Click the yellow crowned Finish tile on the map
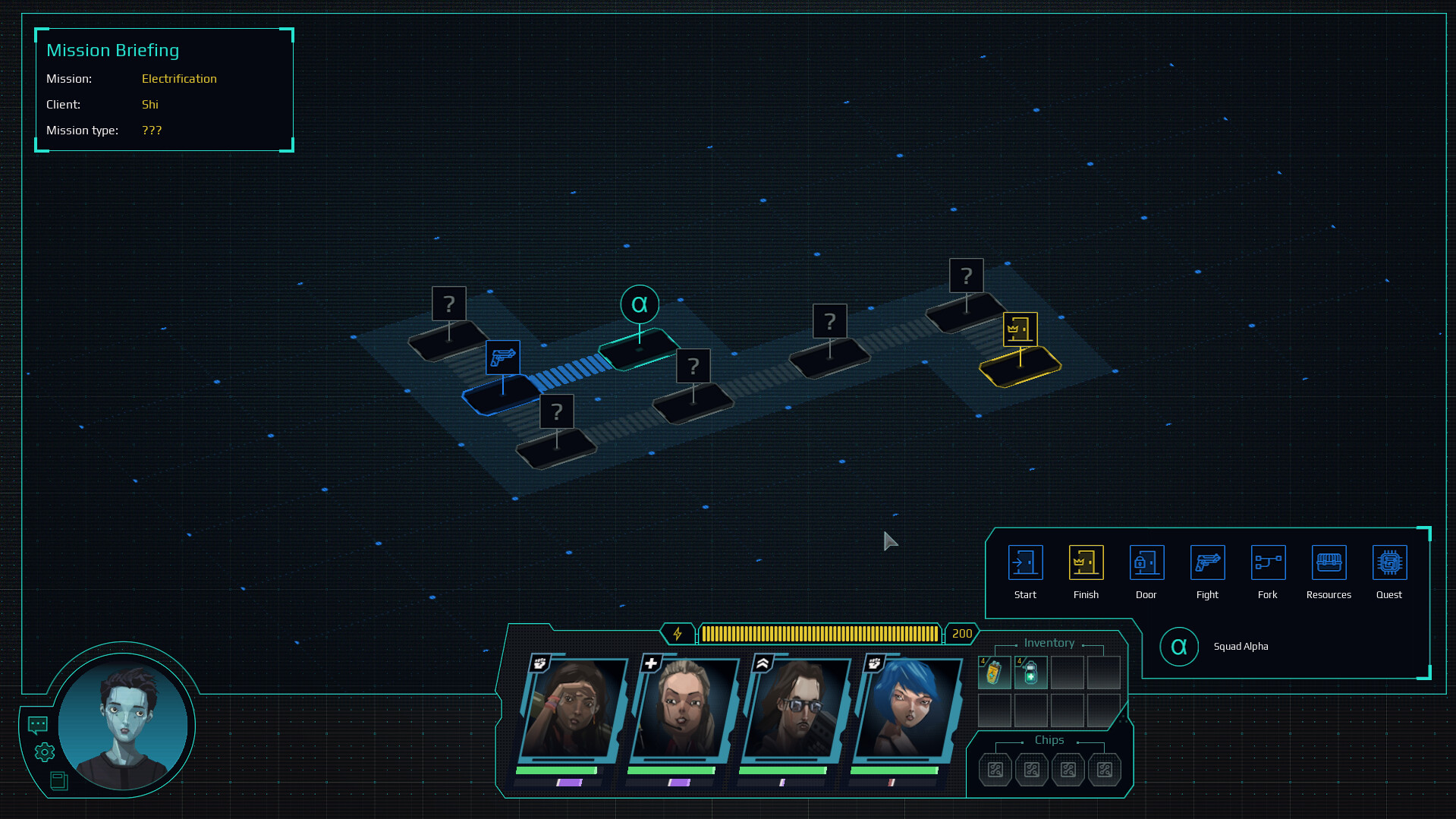1456x819 pixels. point(1019,368)
